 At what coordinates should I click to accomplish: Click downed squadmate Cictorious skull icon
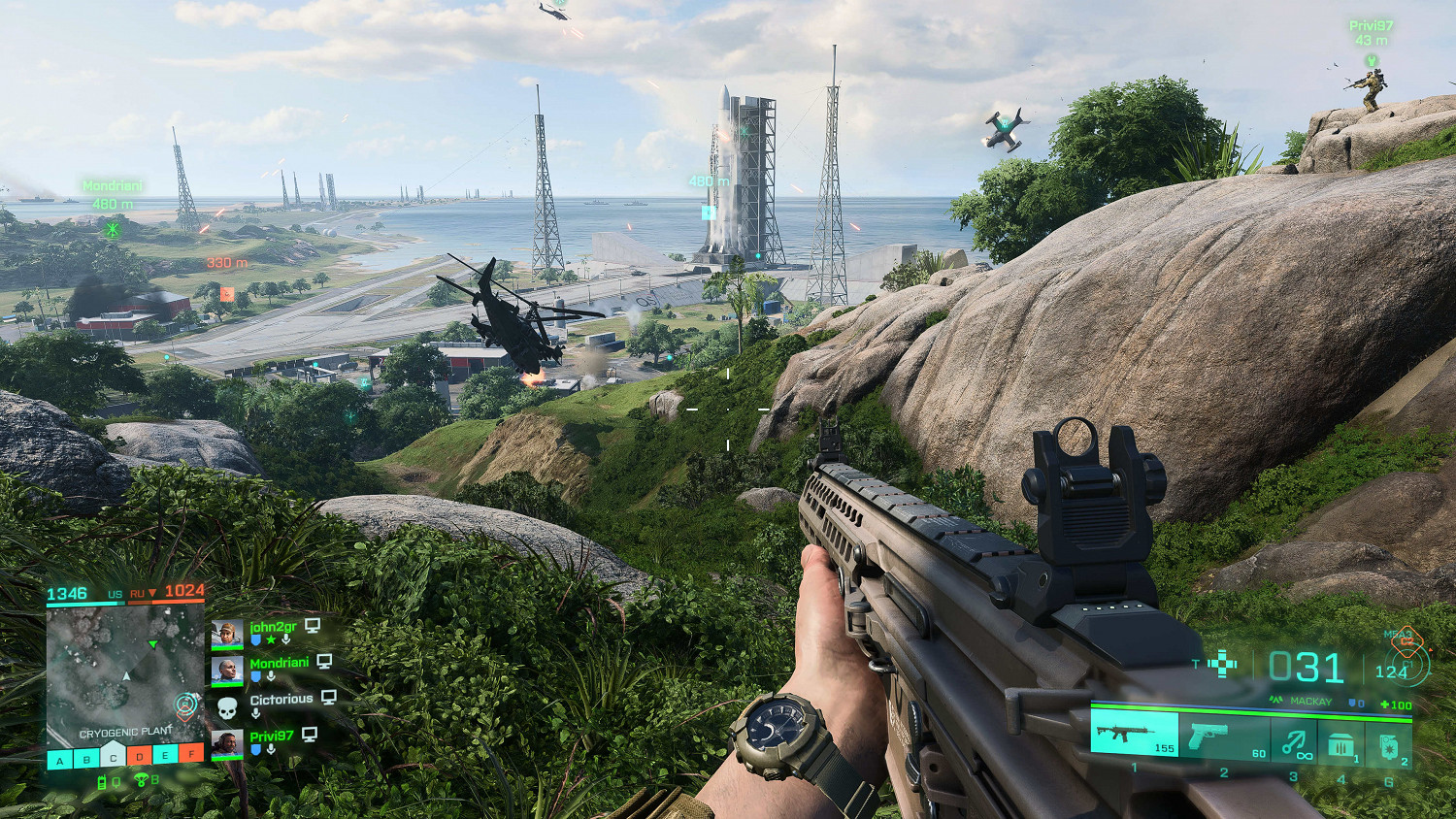tap(227, 708)
